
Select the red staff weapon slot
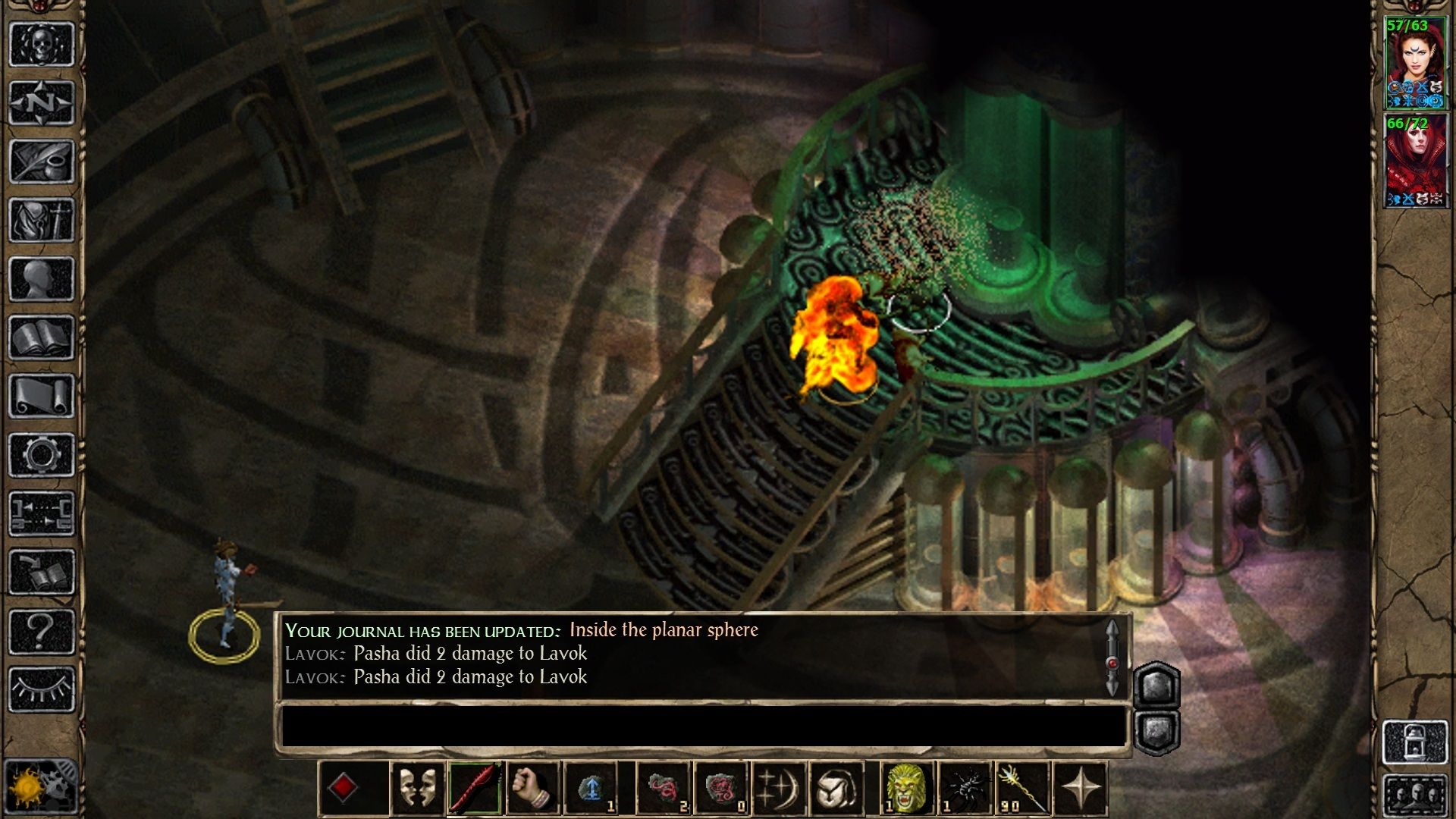click(x=475, y=789)
